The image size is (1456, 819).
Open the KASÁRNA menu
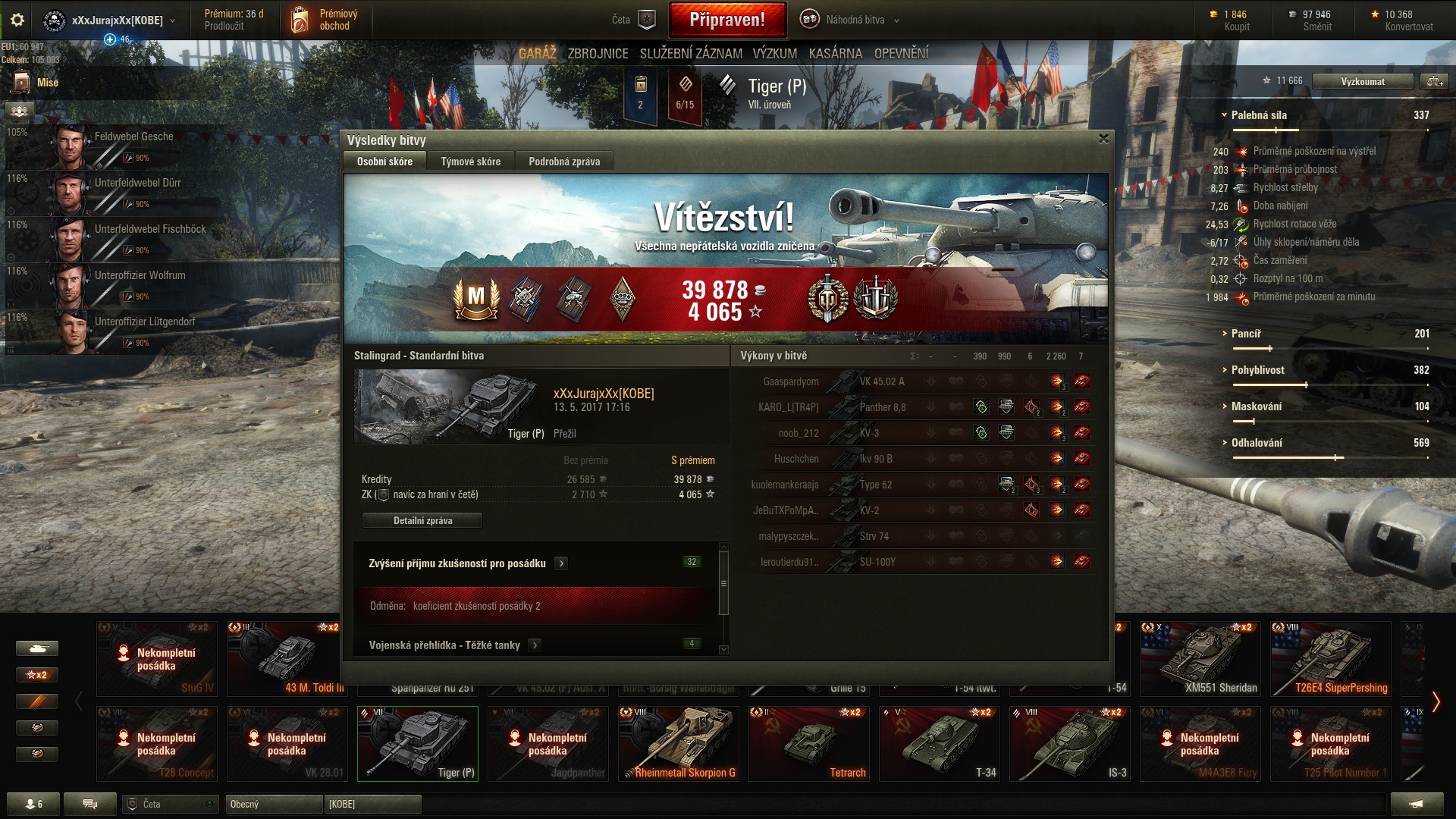[835, 54]
